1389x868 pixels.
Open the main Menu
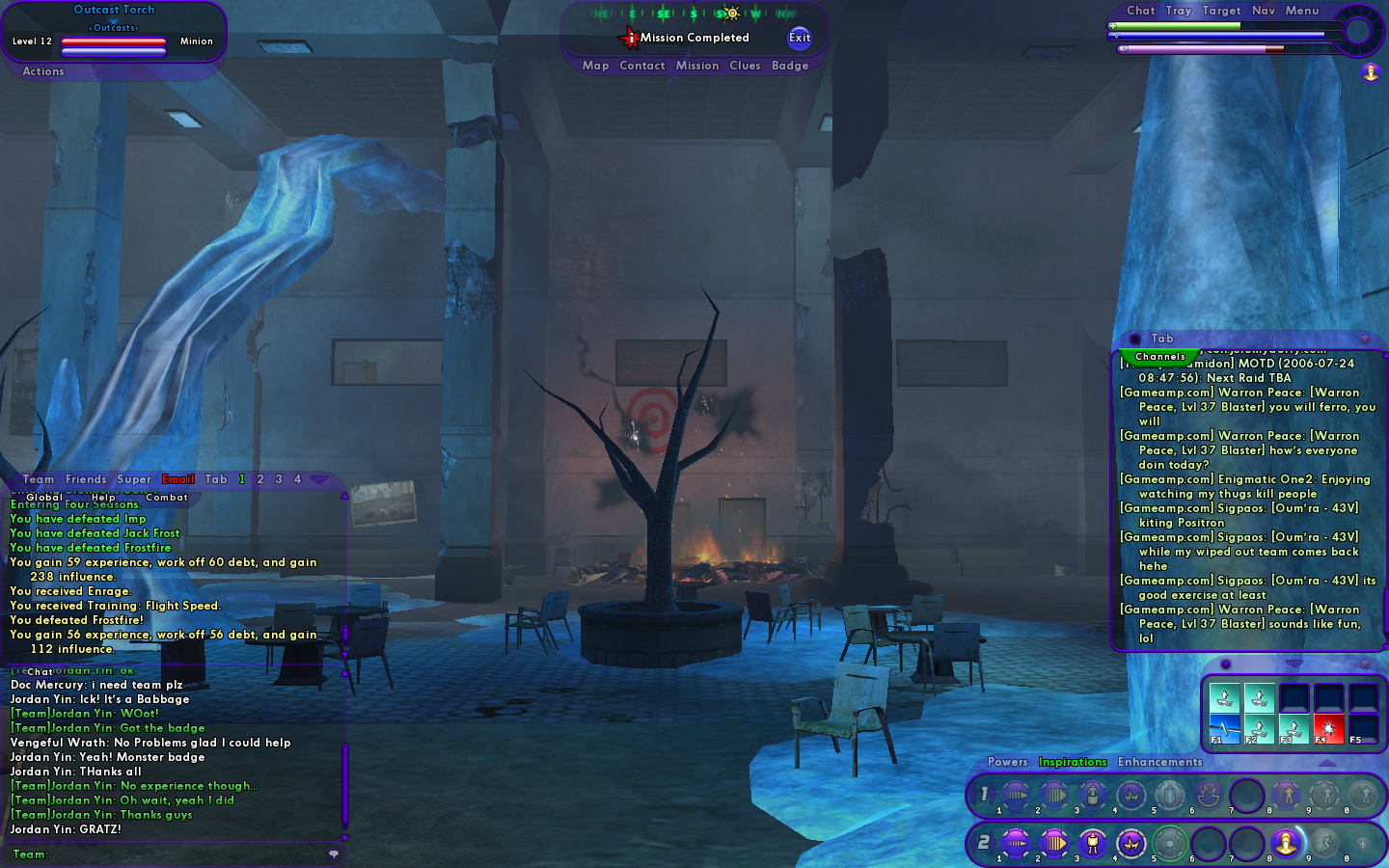1301,11
